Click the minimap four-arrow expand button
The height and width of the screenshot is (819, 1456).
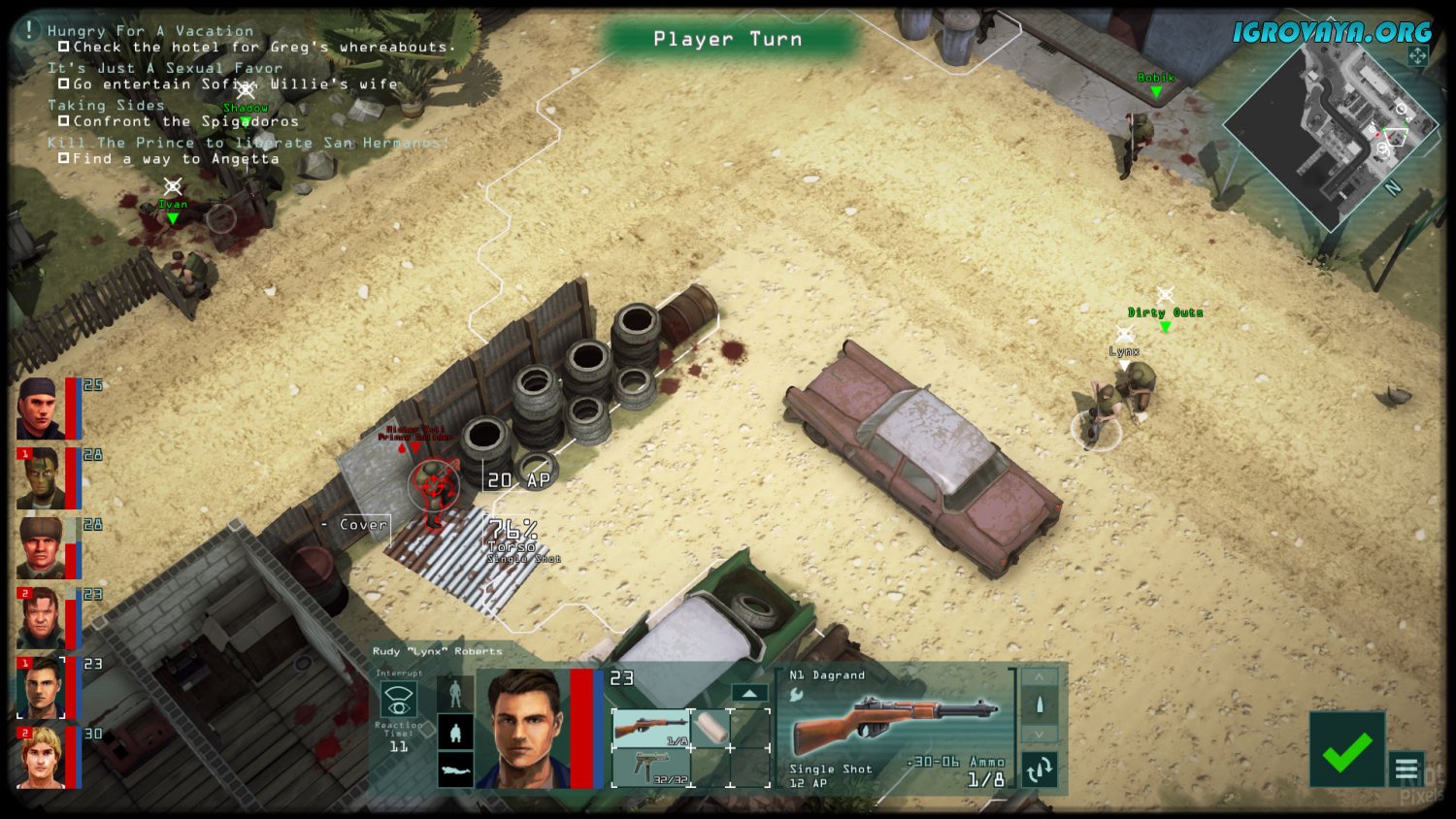click(1418, 56)
